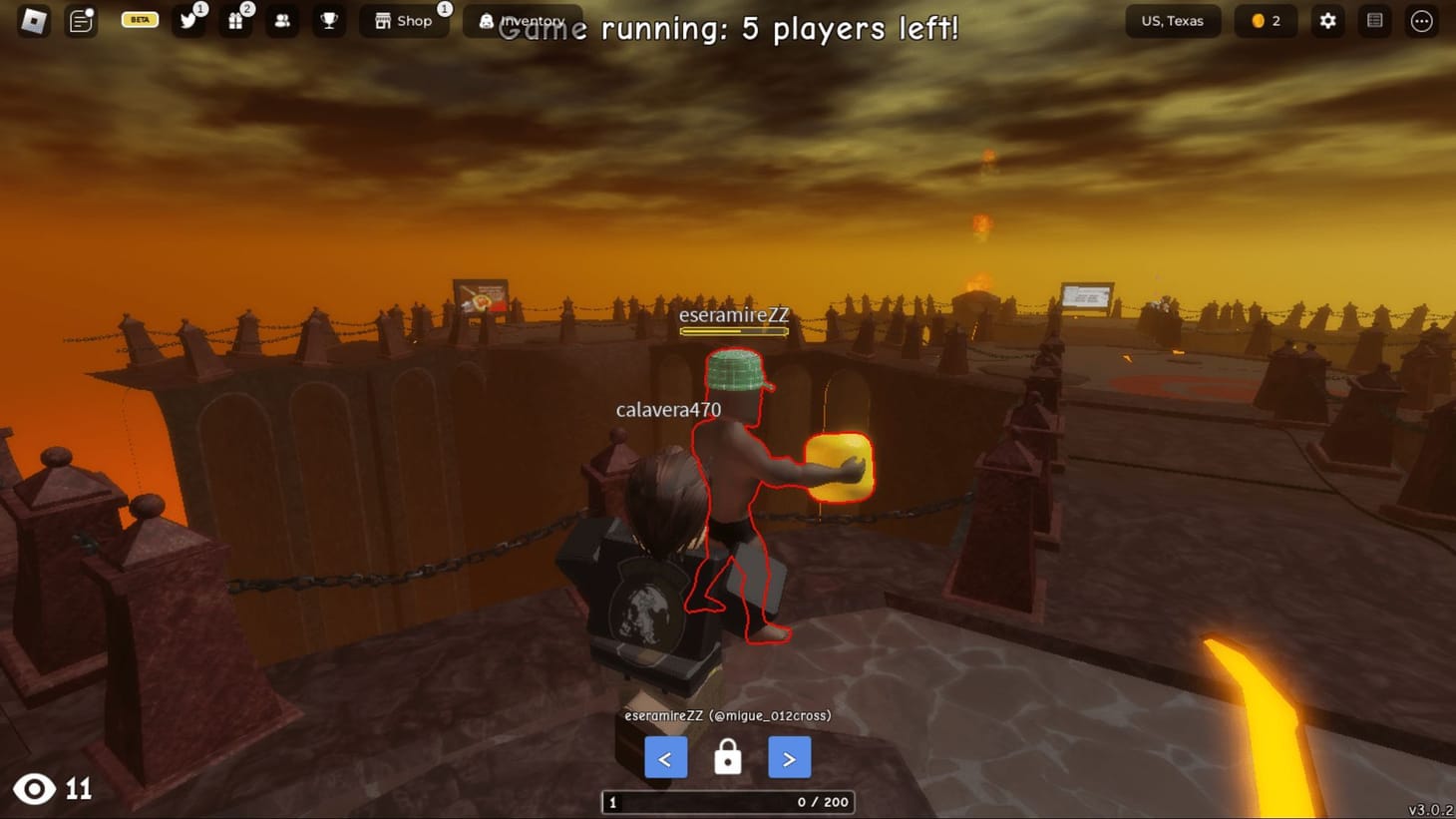Open the Inventory tab
This screenshot has height=819, width=1456.
pos(523,20)
